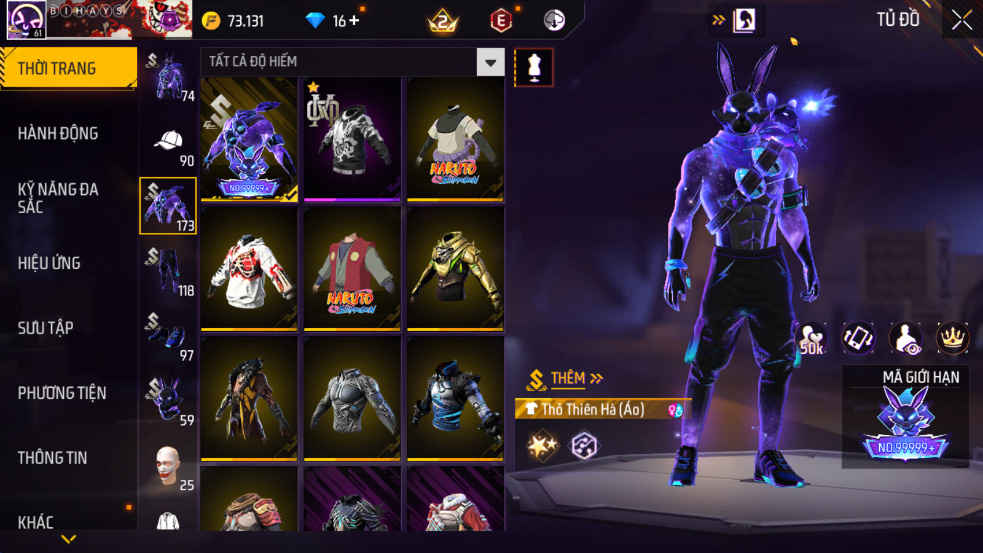The height and width of the screenshot is (553, 983).
Task: Select the white cap category with 90 items
Action: pyautogui.click(x=168, y=141)
